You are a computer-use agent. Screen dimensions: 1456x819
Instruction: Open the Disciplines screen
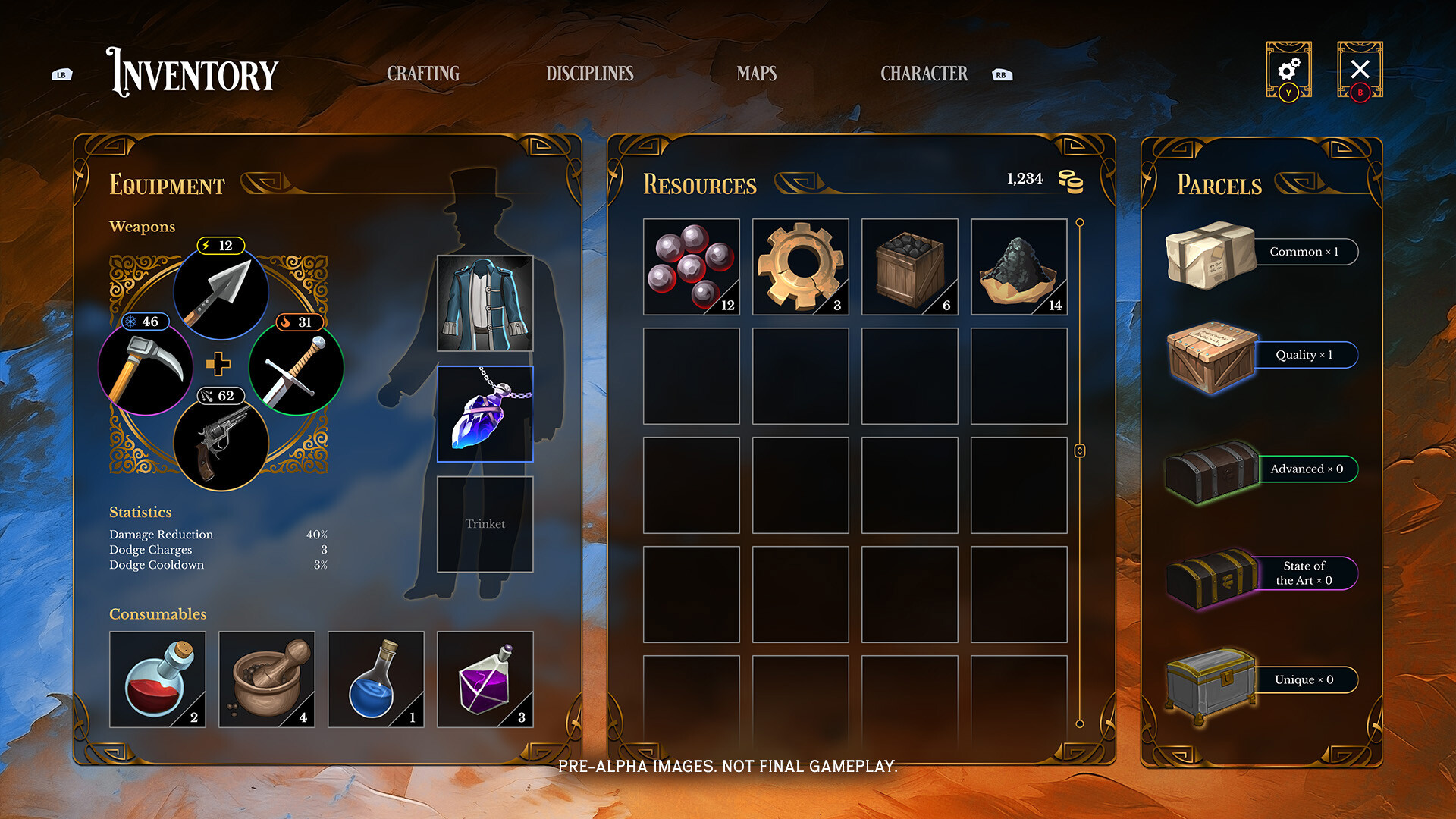tap(590, 74)
